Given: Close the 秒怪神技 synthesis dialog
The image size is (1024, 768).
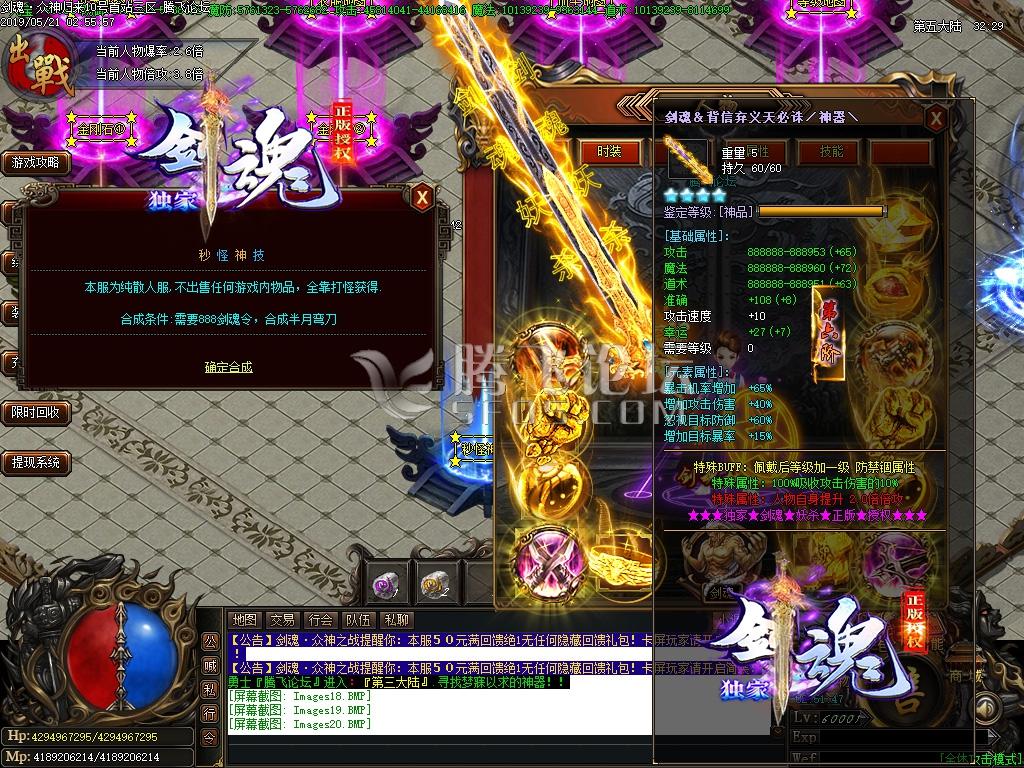Looking at the screenshot, I should [x=422, y=197].
